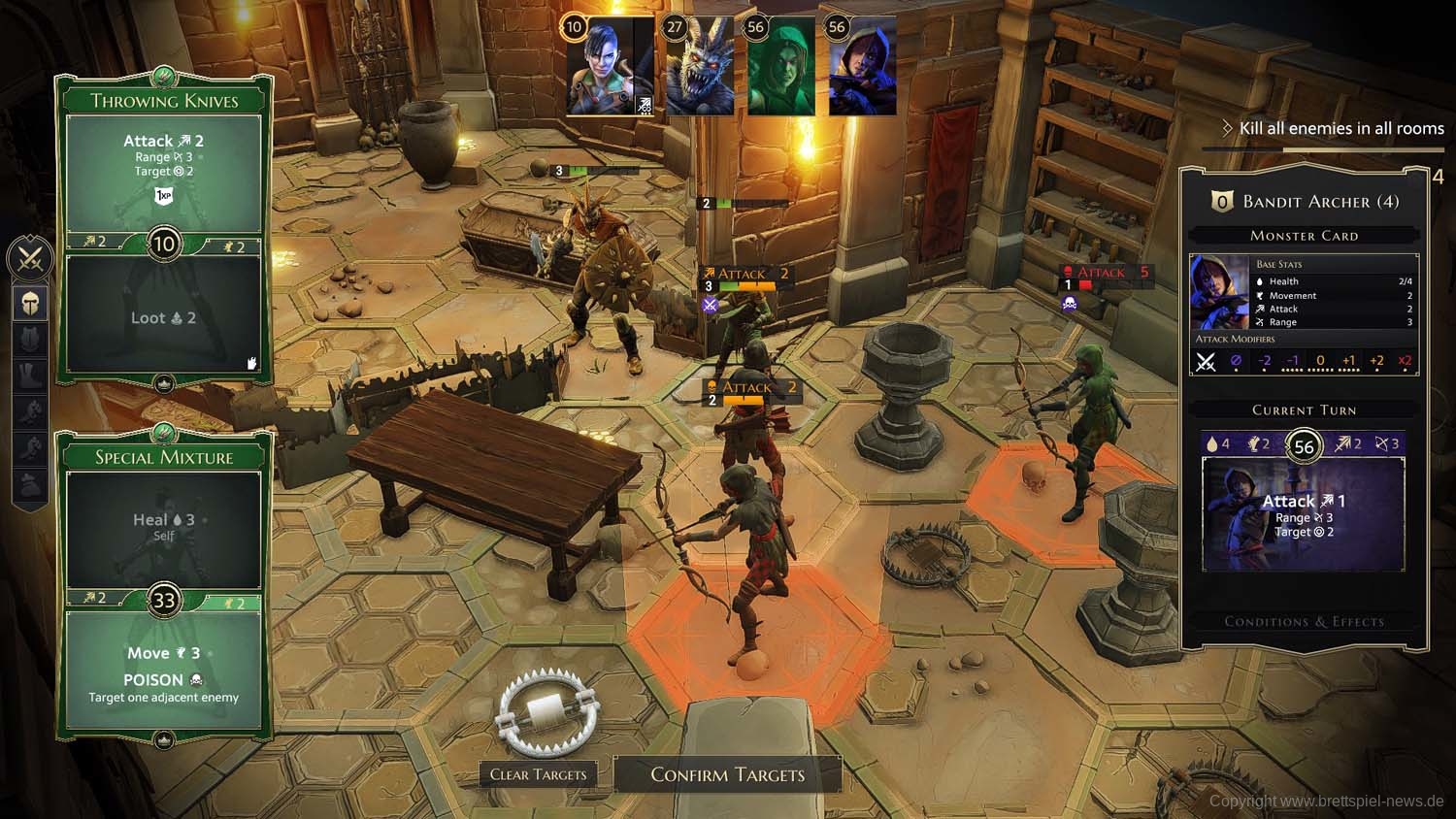This screenshot has width=1456, height=819.
Task: Clear Targets for the current attack
Action: click(x=538, y=774)
